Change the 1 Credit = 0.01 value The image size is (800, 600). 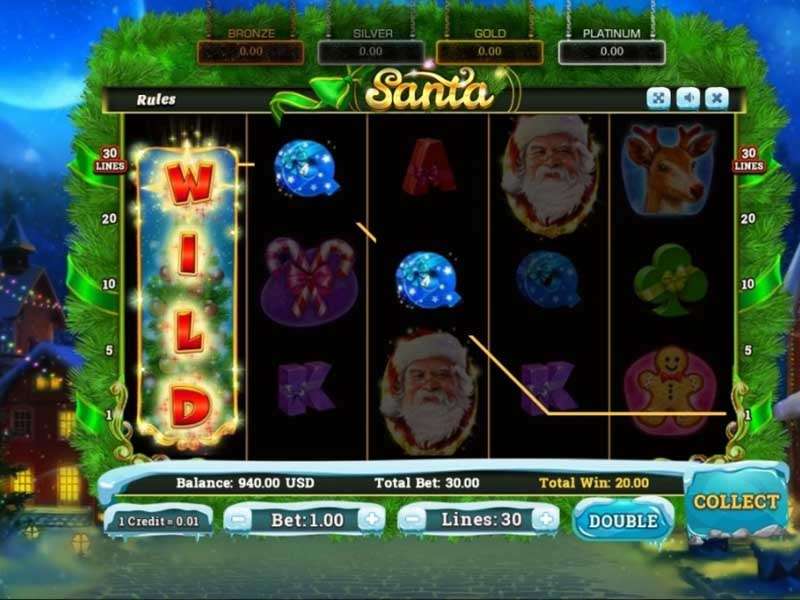point(159,521)
